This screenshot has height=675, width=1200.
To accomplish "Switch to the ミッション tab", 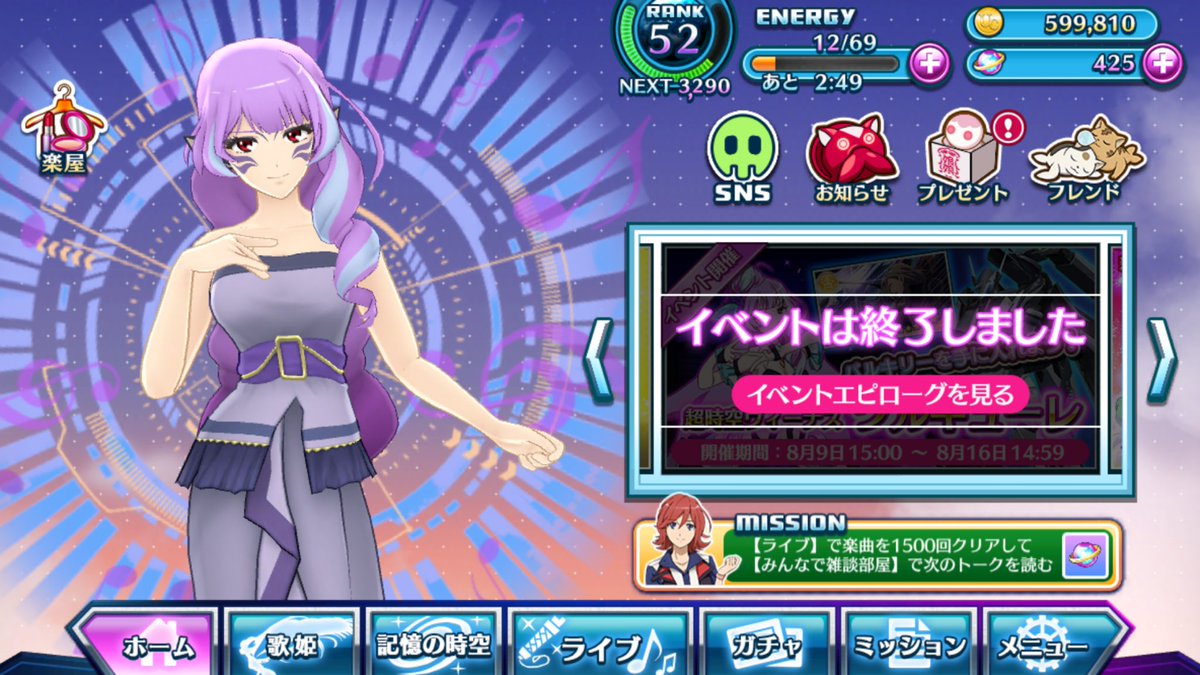I will coord(908,646).
